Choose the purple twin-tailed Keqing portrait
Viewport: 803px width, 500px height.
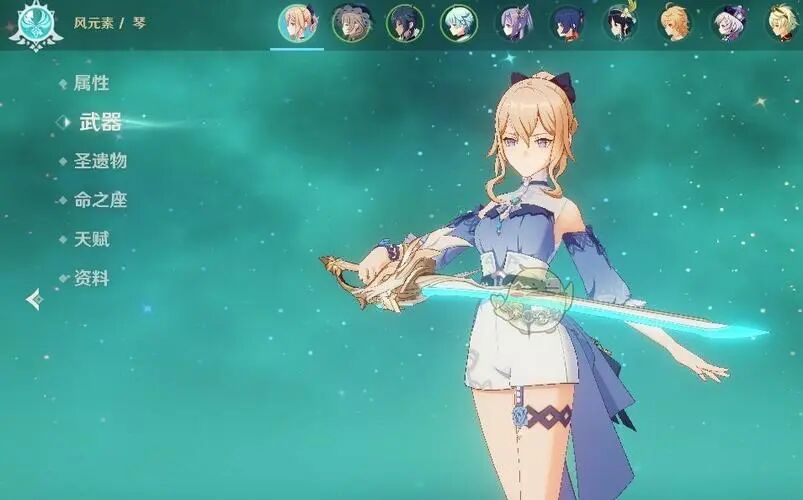[516, 23]
